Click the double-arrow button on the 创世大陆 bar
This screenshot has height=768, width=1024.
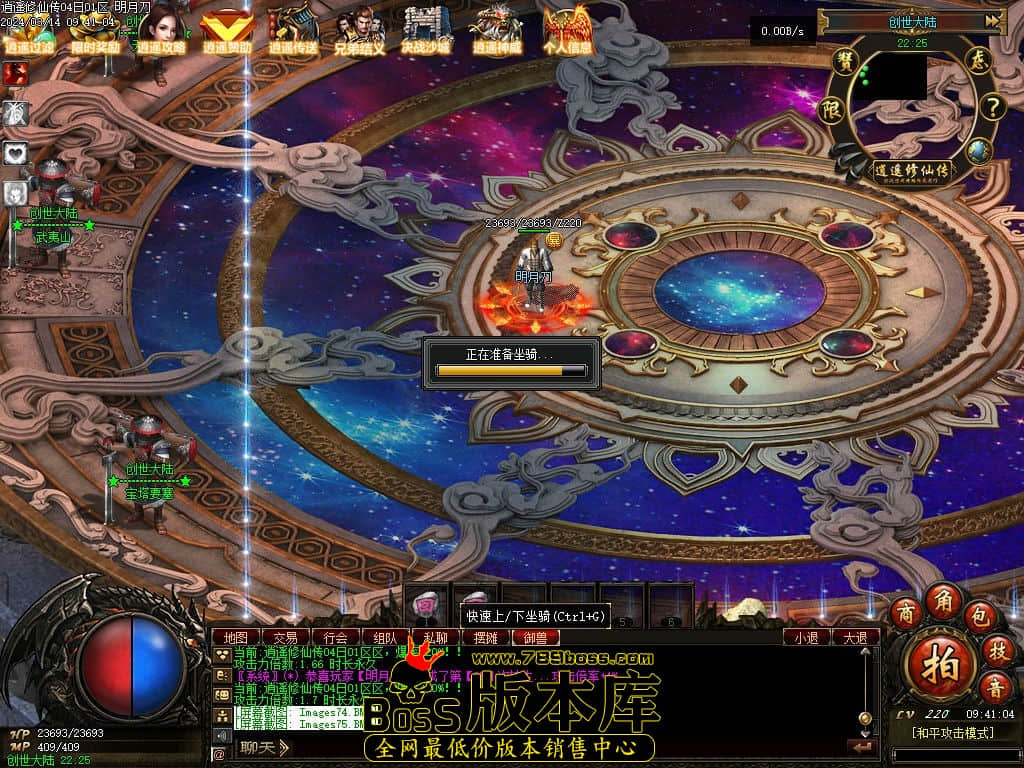(992, 20)
